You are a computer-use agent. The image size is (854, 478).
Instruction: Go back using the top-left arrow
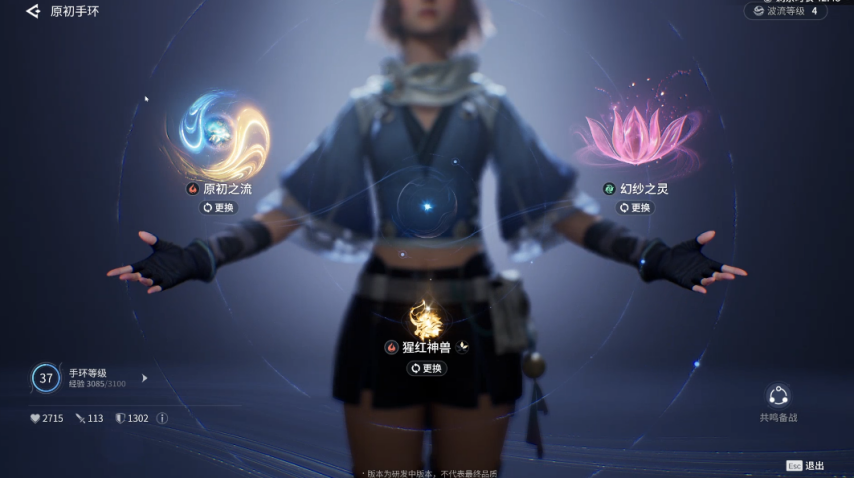tap(33, 12)
